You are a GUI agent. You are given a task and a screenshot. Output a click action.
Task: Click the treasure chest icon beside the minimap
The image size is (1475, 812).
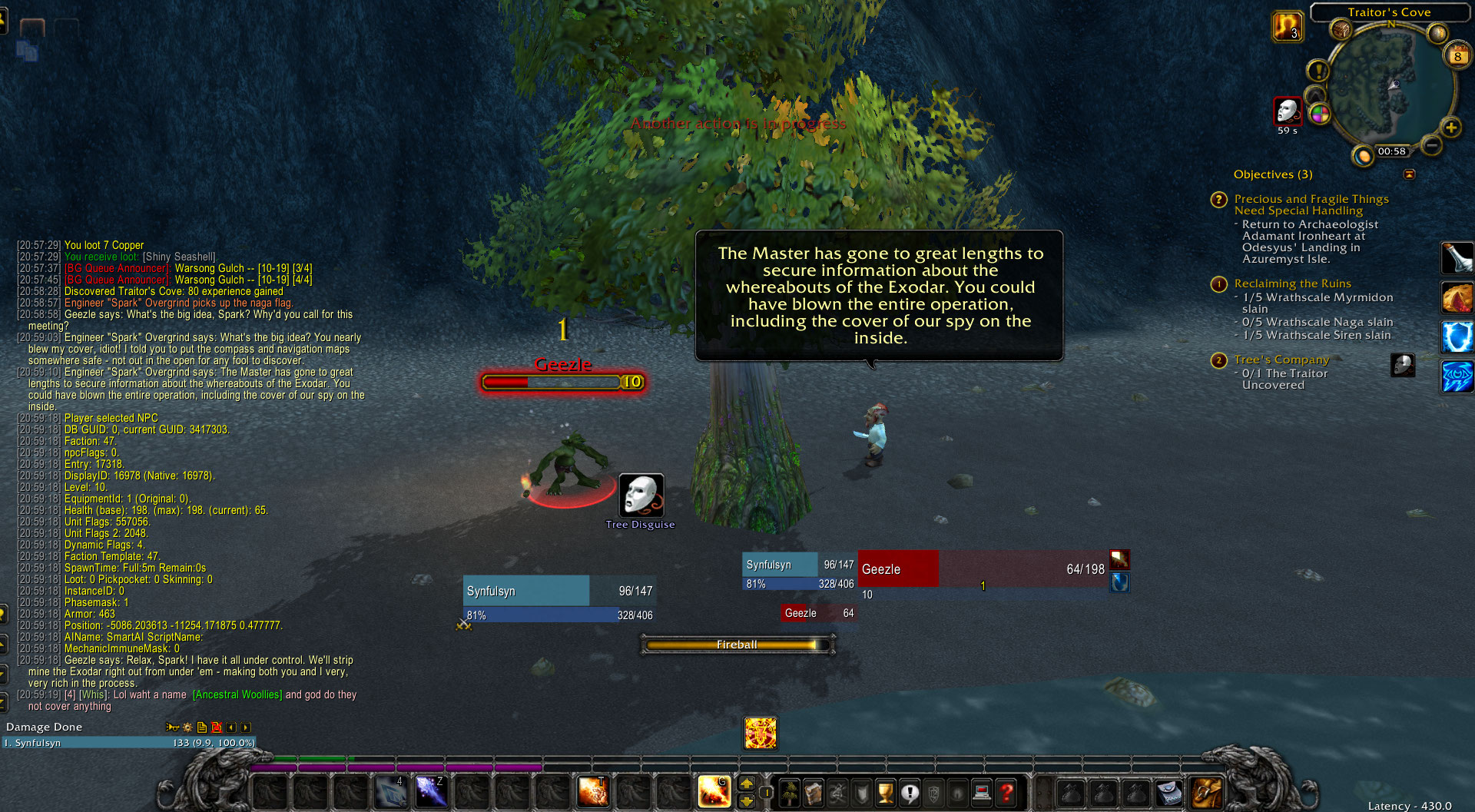tap(1341, 31)
